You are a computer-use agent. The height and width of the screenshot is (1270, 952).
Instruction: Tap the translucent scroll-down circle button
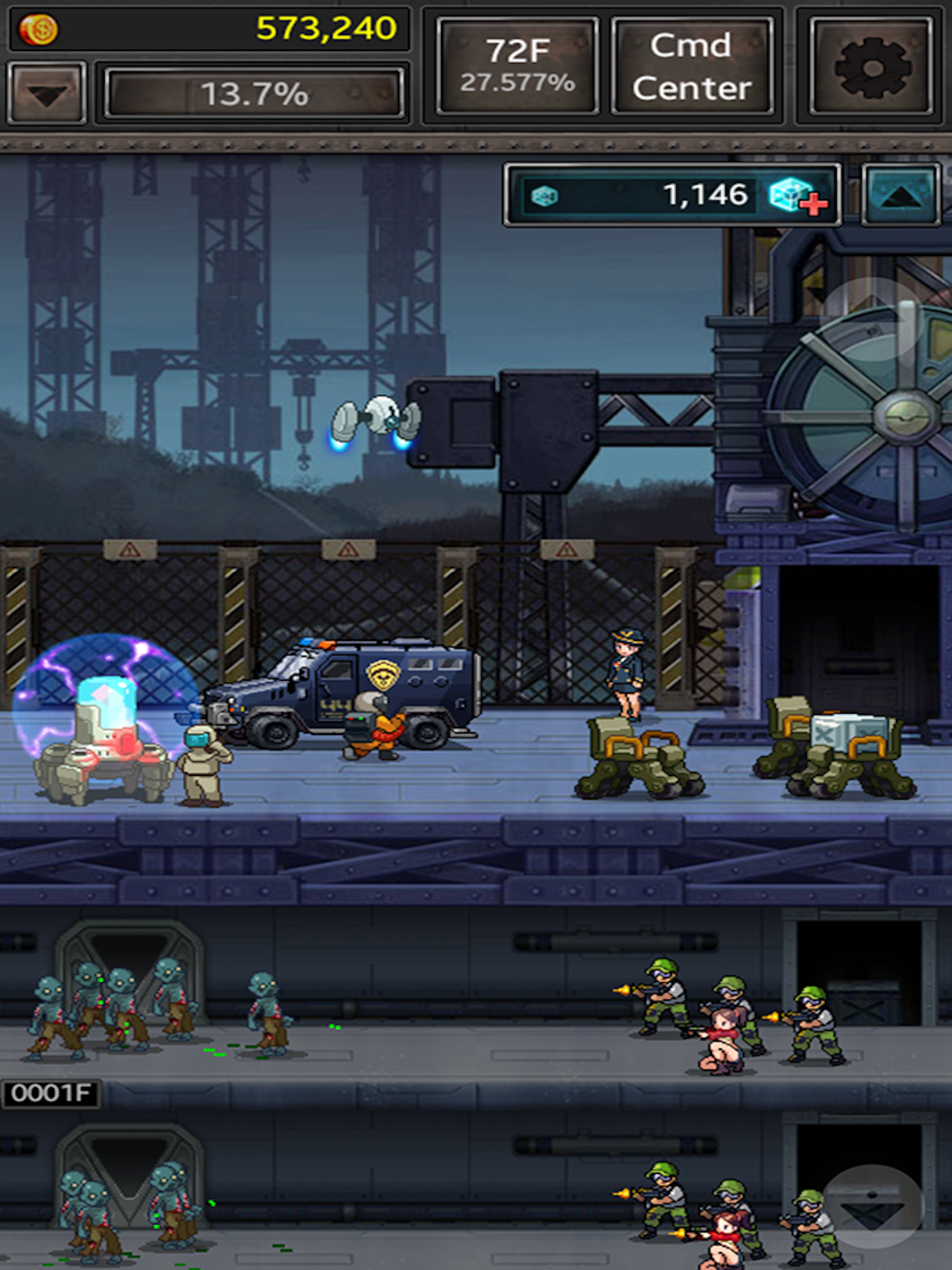point(872,1206)
